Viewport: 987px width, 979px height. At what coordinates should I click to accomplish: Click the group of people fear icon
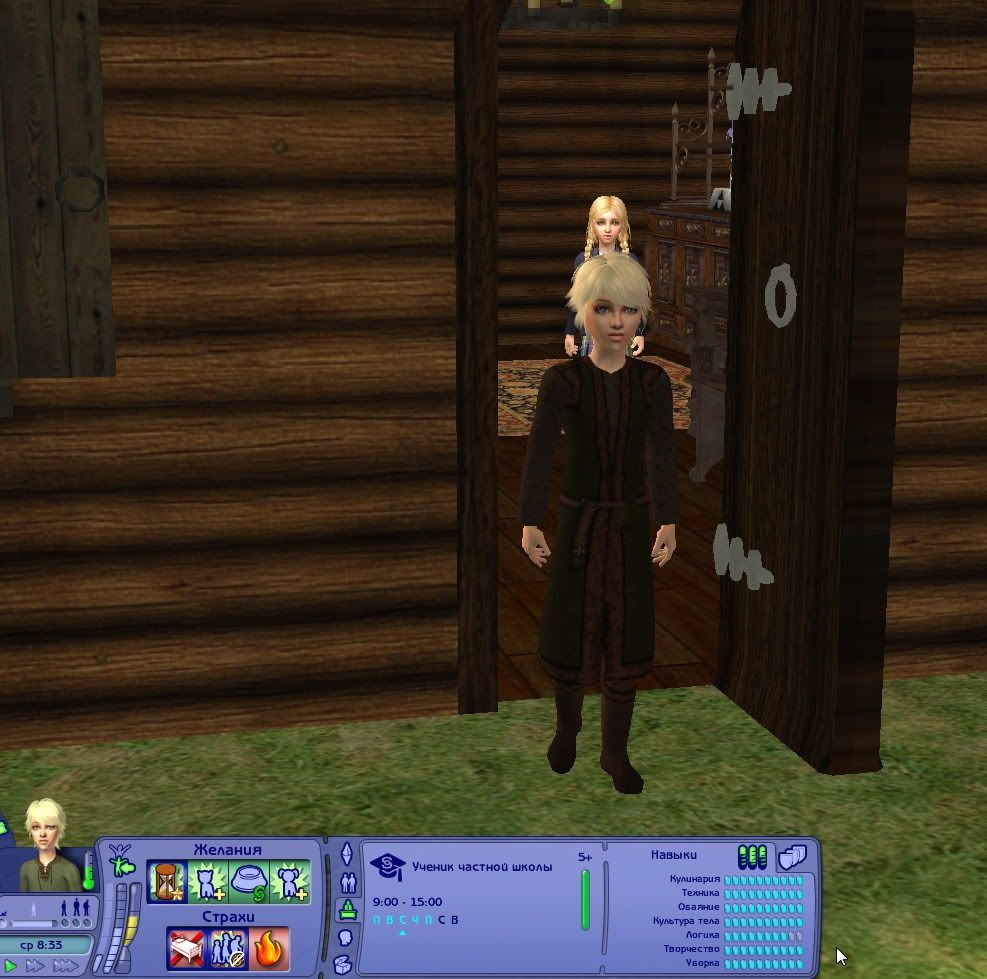pyautogui.click(x=229, y=947)
